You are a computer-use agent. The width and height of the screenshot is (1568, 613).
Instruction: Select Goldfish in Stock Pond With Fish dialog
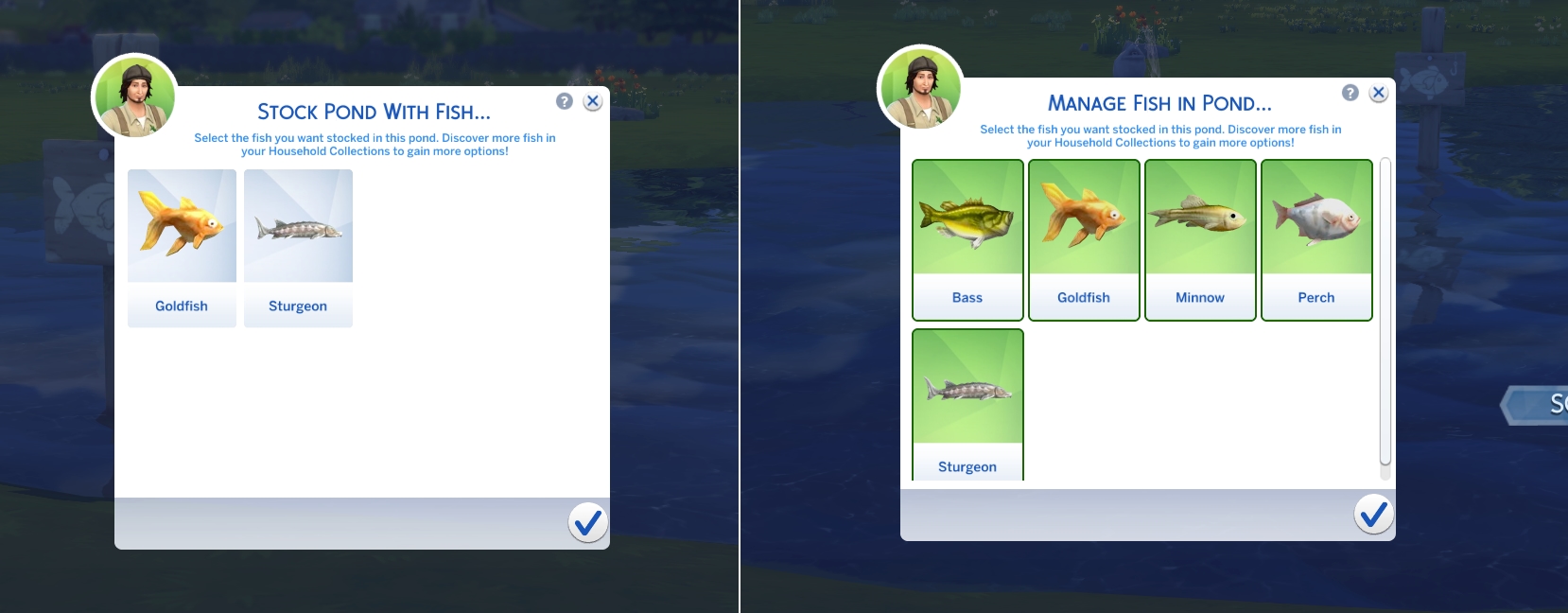(x=182, y=248)
